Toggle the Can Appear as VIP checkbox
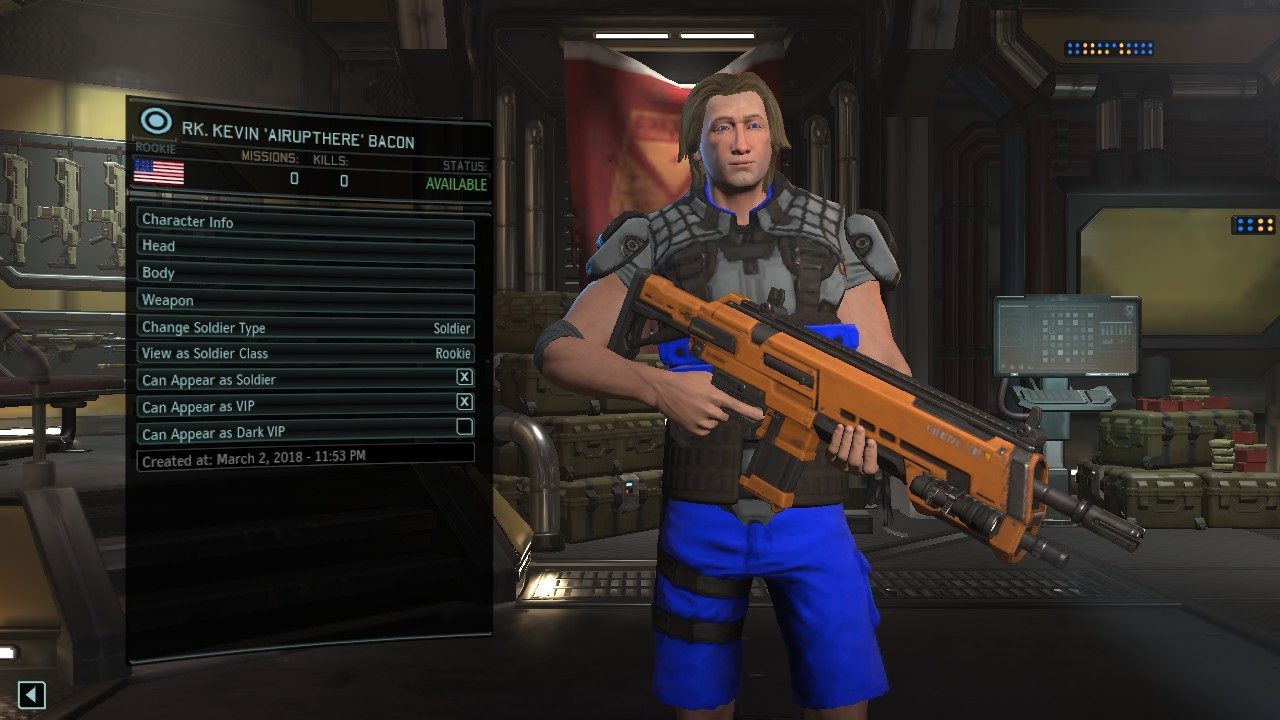 [x=464, y=402]
